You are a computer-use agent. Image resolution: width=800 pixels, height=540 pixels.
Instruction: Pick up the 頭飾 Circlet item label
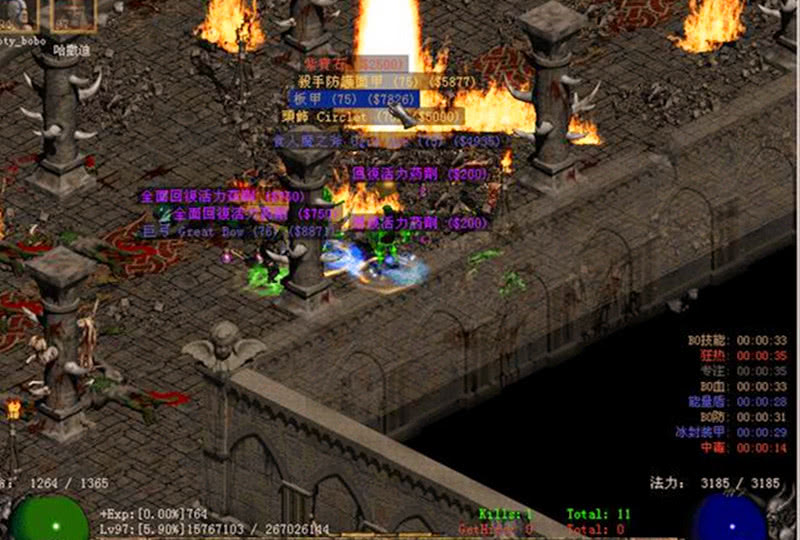tap(372, 117)
